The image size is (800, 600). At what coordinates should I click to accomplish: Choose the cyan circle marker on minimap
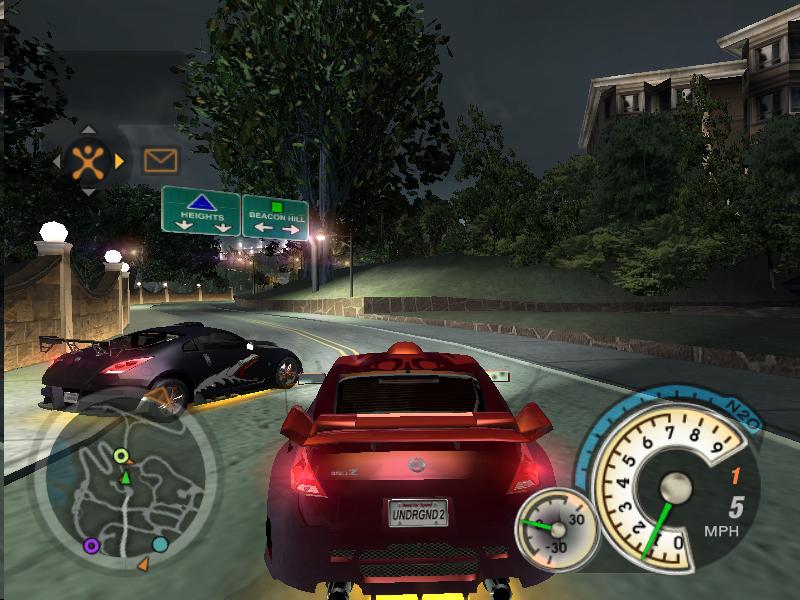click(x=160, y=544)
